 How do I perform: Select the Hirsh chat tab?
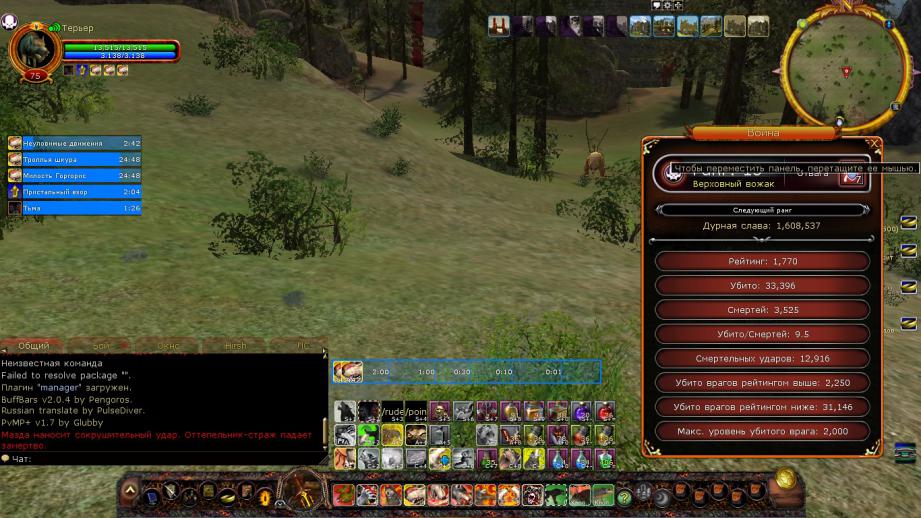click(x=235, y=346)
